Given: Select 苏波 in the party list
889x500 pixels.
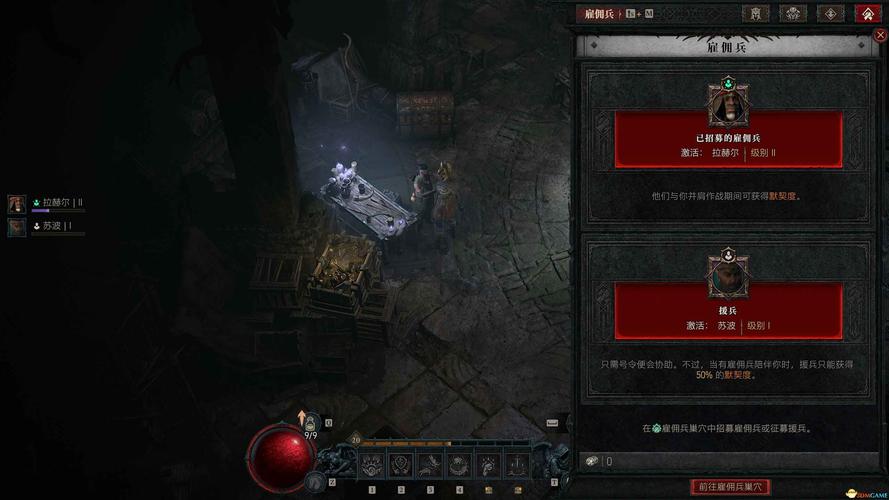Looking at the screenshot, I should tap(45, 227).
